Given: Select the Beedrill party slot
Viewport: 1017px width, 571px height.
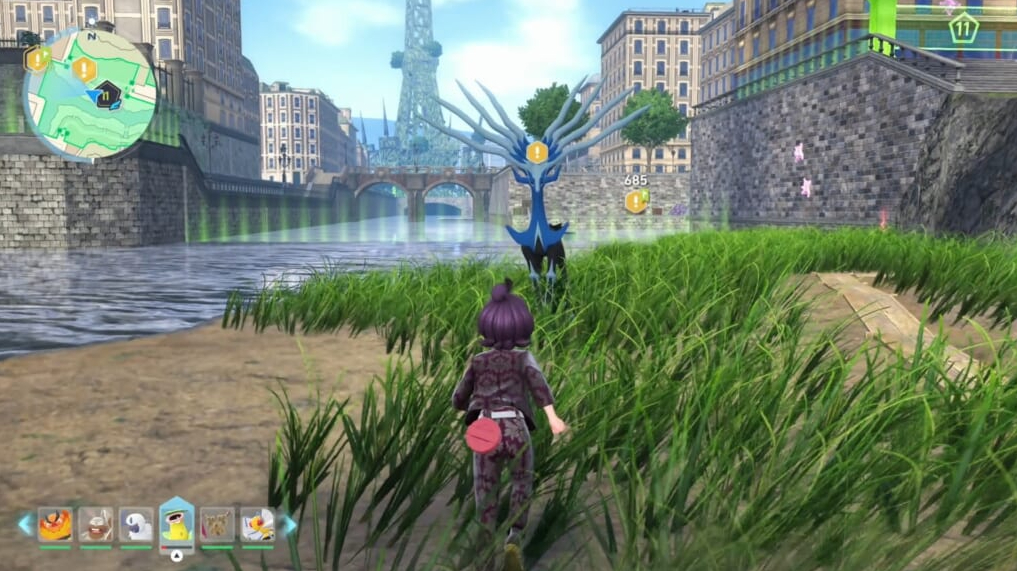Looking at the screenshot, I should pos(258,524).
